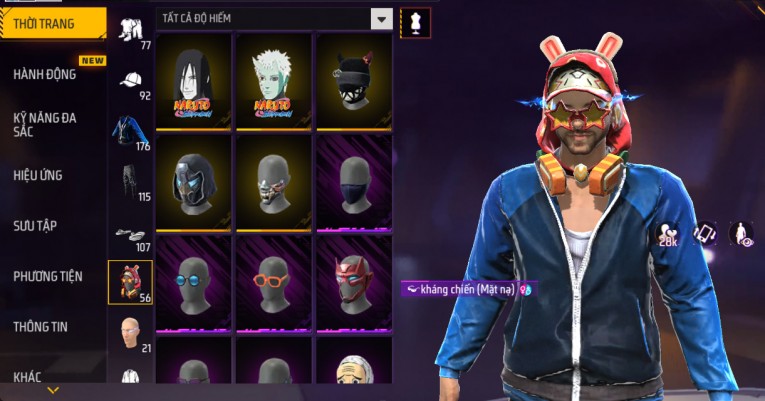
Task: Select the orange glasses item
Action: click(x=273, y=283)
